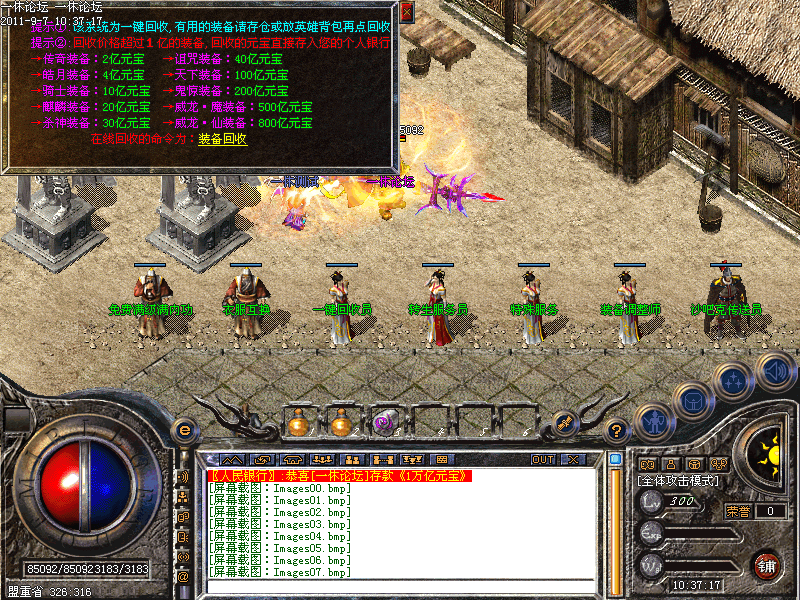Open the skills round button with sparkles

click(734, 380)
